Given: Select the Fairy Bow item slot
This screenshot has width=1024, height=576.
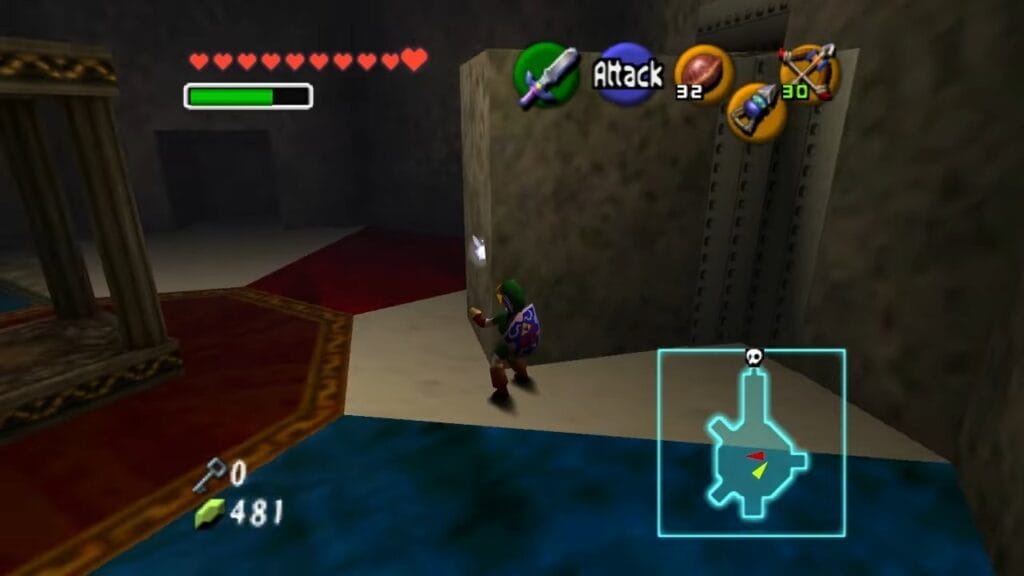Looking at the screenshot, I should [x=809, y=70].
